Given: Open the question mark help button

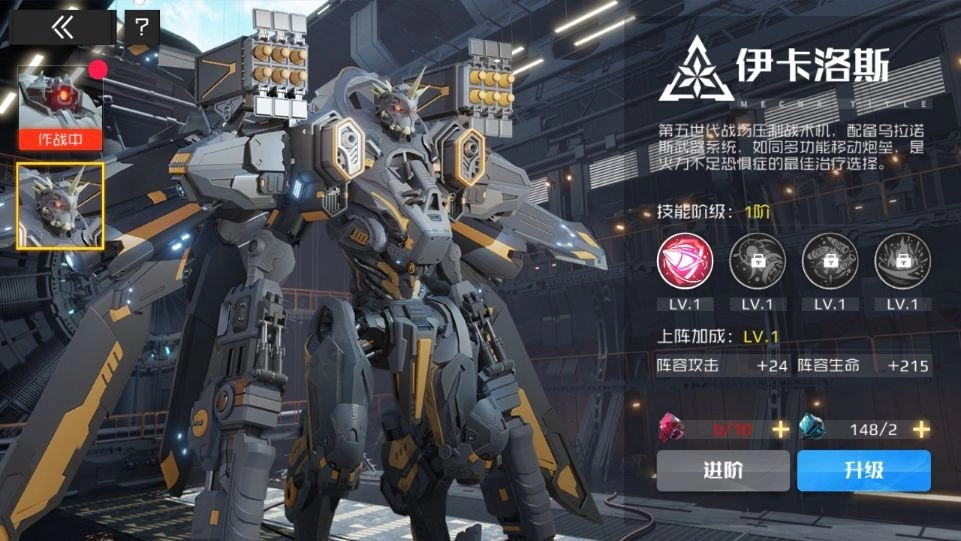Looking at the screenshot, I should [x=141, y=28].
